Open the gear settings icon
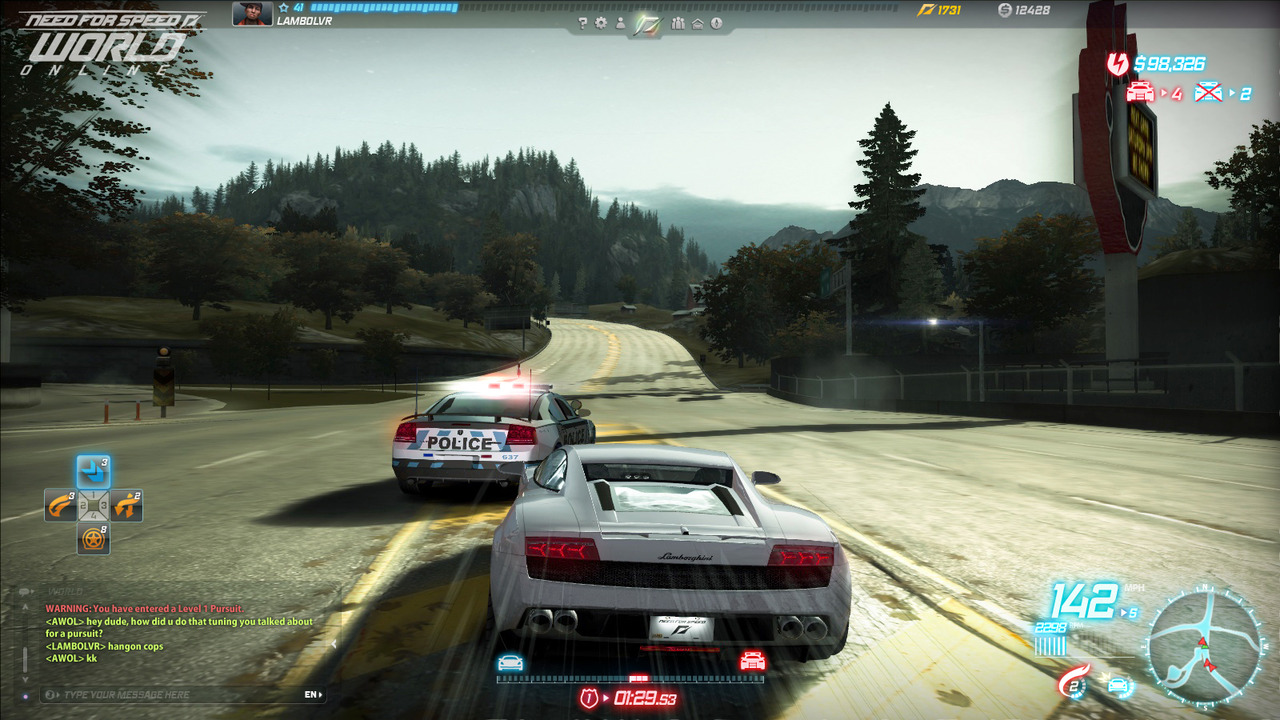Image resolution: width=1280 pixels, height=720 pixels. click(601, 23)
